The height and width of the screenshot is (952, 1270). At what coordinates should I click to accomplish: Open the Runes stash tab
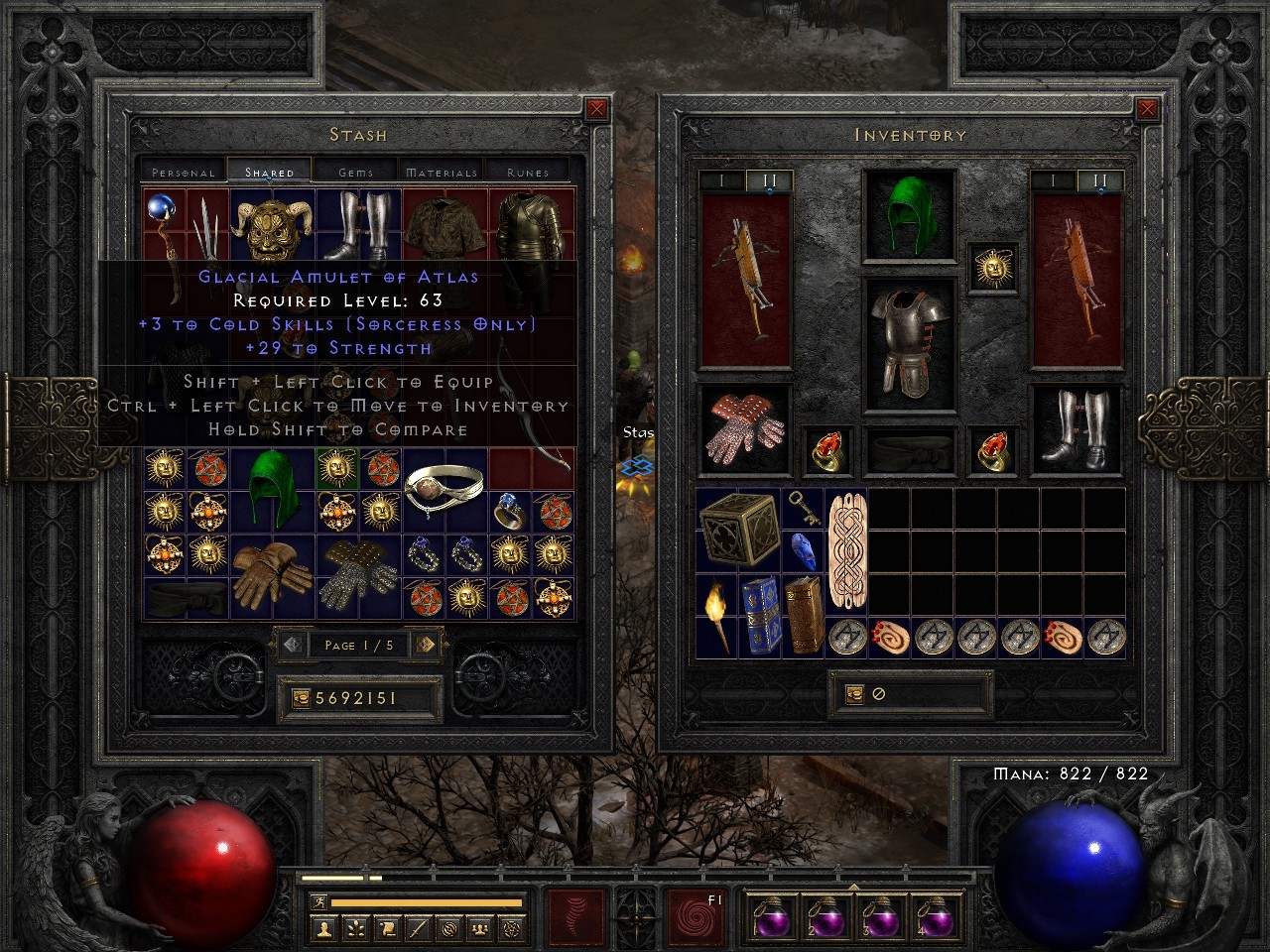tap(526, 171)
